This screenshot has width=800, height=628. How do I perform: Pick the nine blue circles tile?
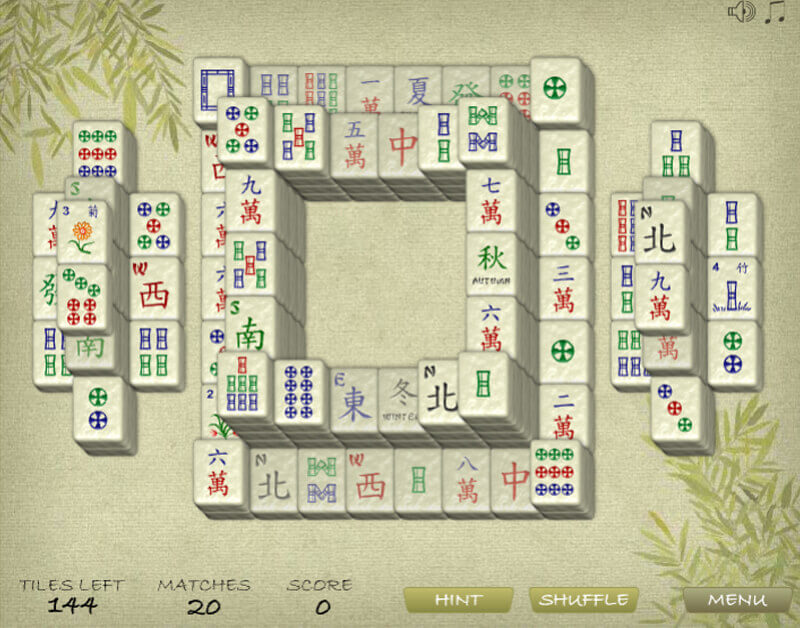pos(299,389)
